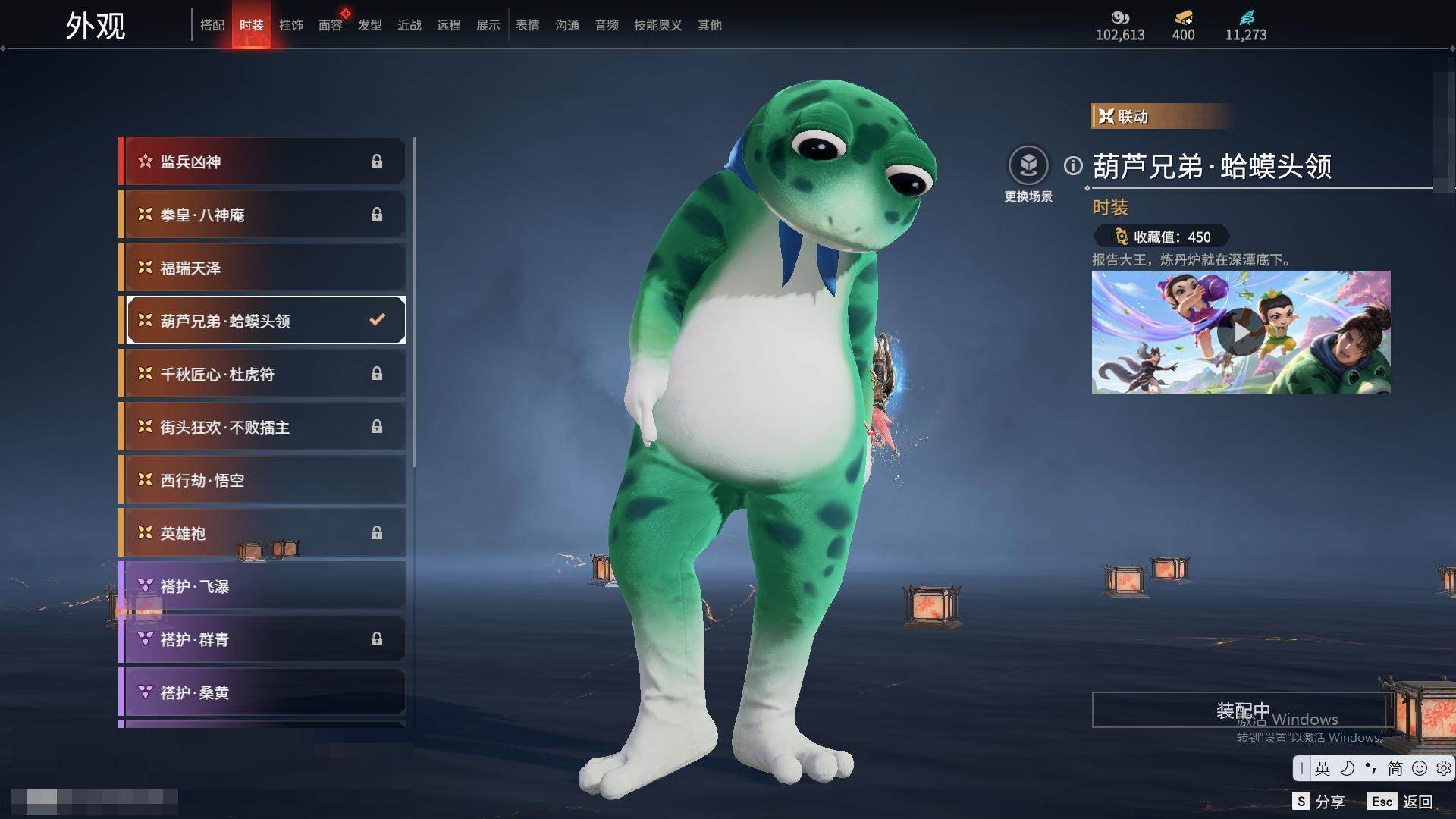Play the outfit preview video
Image resolution: width=1456 pixels, height=819 pixels.
click(x=1241, y=332)
